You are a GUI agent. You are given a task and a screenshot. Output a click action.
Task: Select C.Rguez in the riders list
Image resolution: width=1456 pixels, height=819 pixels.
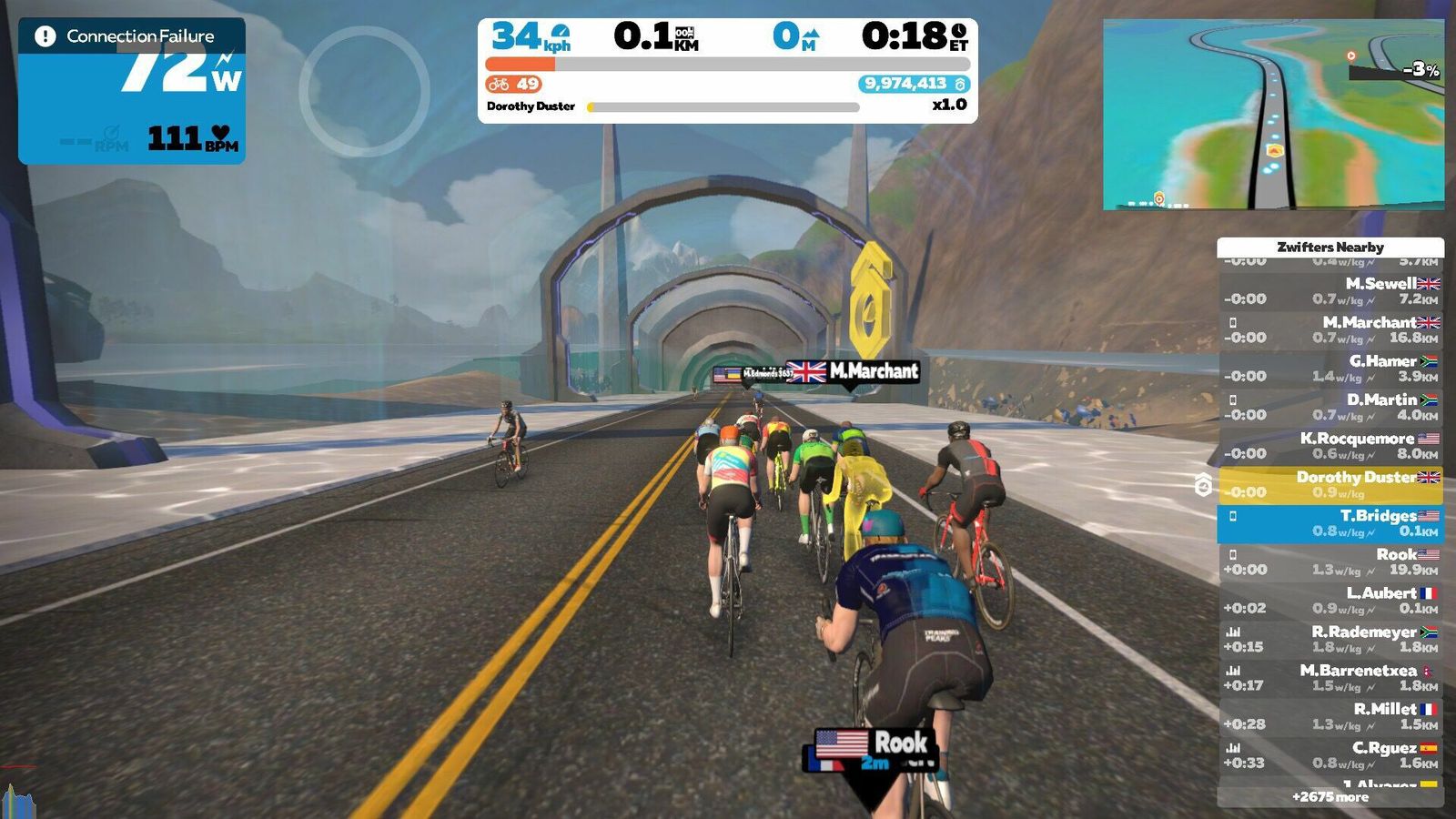[x=1330, y=755]
